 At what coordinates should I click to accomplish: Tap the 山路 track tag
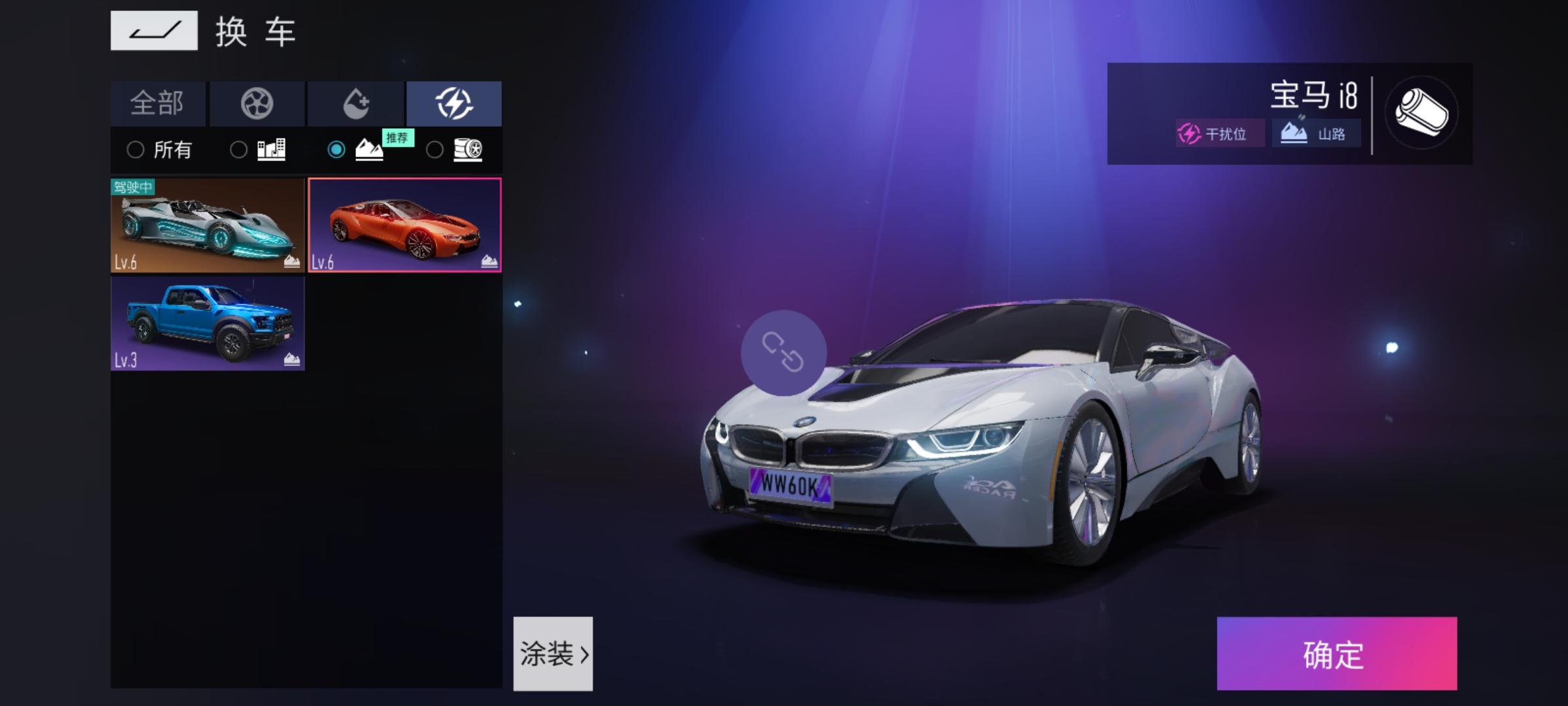coord(1316,134)
